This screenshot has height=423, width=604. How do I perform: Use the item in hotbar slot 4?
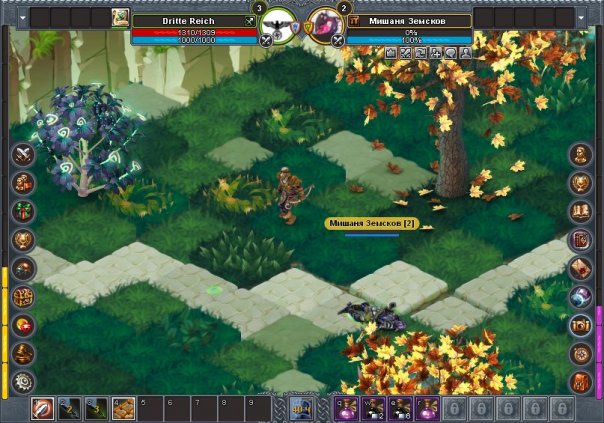pyautogui.click(x=121, y=408)
